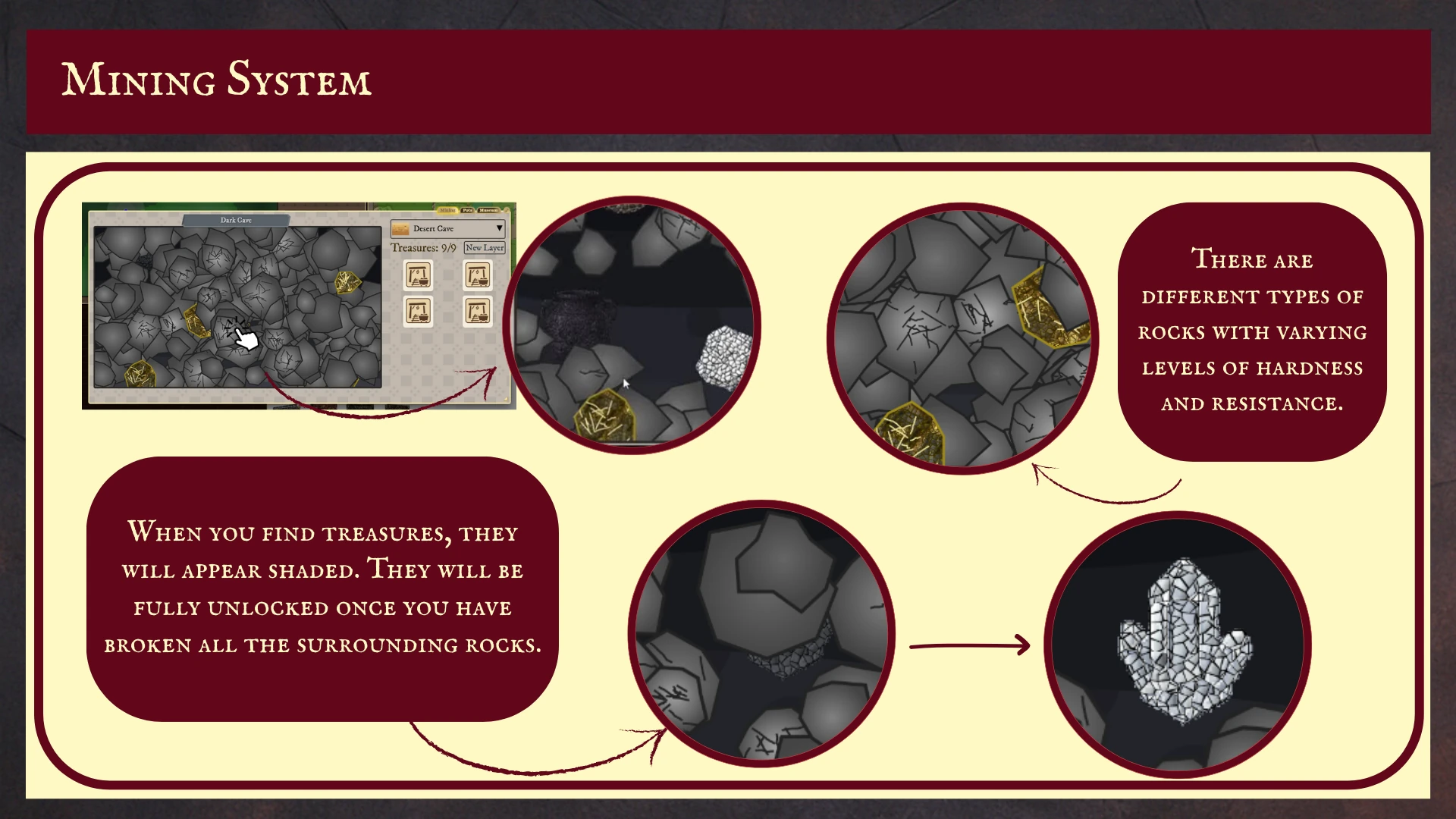Click the Dark Cave title banner
This screenshot has width=1456, height=819.
pyautogui.click(x=236, y=221)
